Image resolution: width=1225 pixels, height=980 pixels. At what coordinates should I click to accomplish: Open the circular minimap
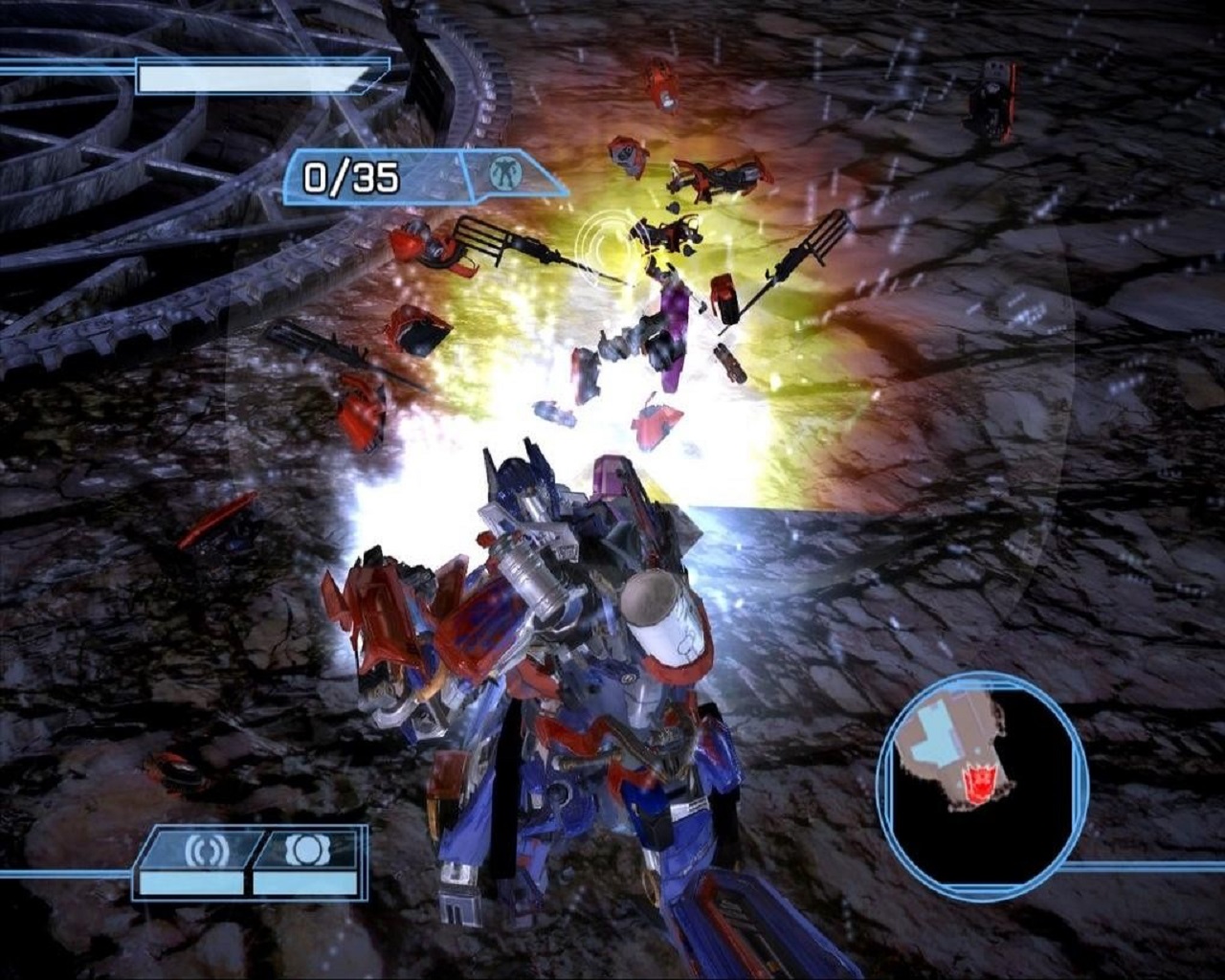tap(983, 777)
